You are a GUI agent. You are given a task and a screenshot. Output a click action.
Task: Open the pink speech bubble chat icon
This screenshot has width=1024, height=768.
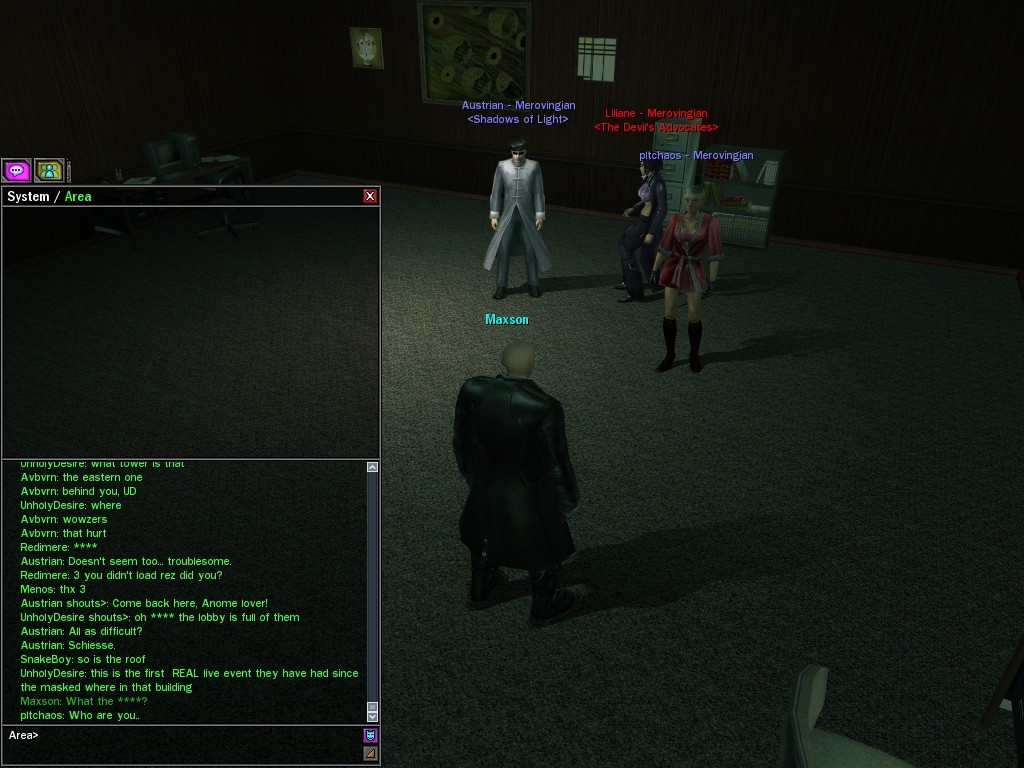click(16, 171)
